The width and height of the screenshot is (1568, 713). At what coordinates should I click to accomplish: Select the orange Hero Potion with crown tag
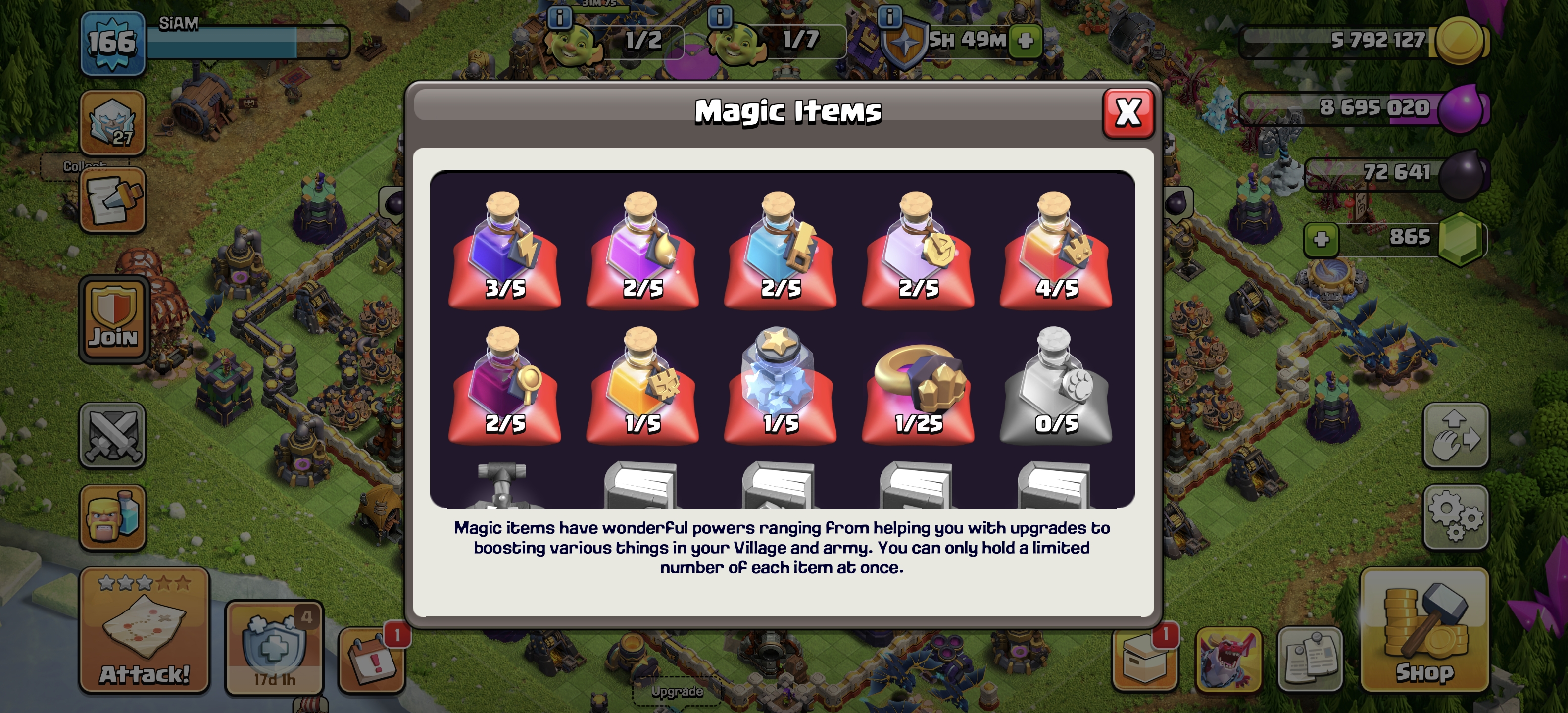(x=1055, y=250)
